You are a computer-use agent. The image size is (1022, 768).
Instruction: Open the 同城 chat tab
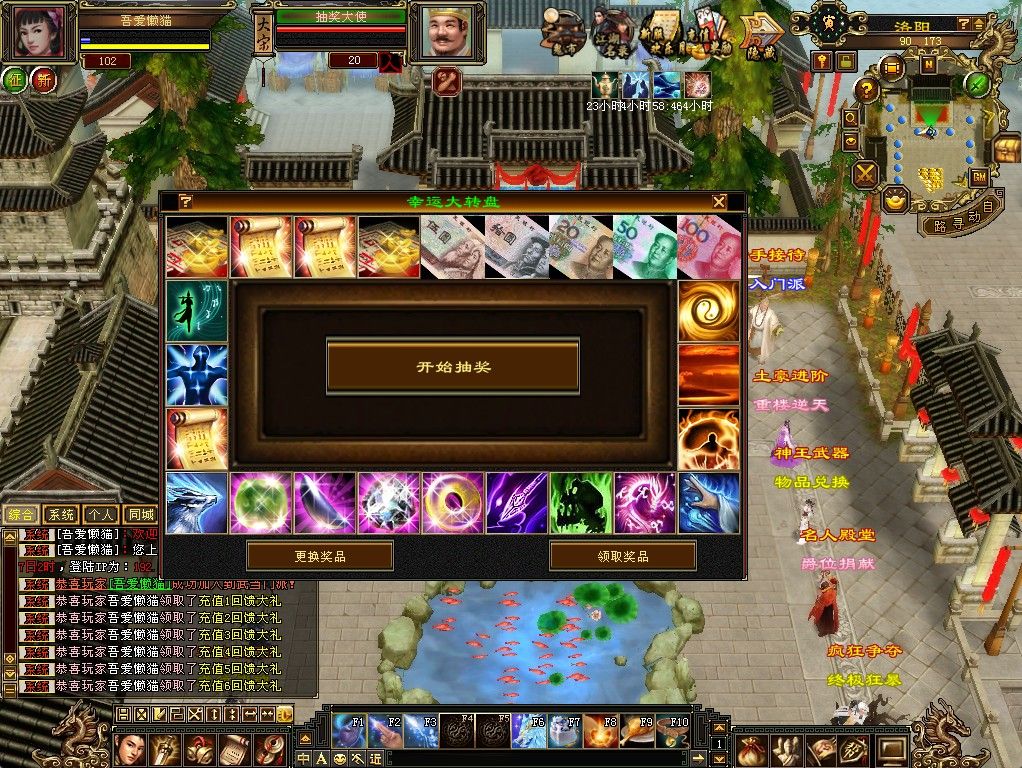[x=140, y=514]
